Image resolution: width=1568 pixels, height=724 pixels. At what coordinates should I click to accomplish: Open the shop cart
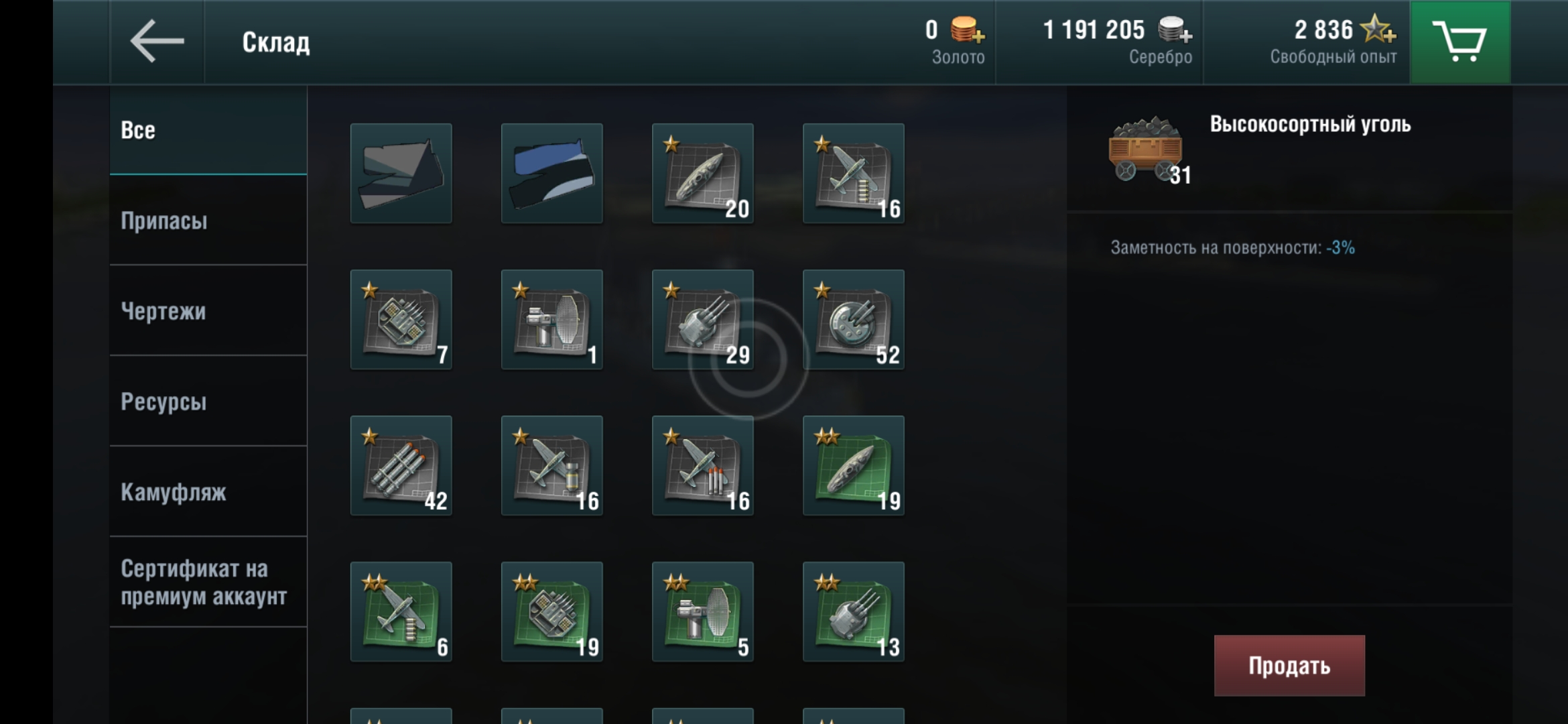(x=1459, y=42)
